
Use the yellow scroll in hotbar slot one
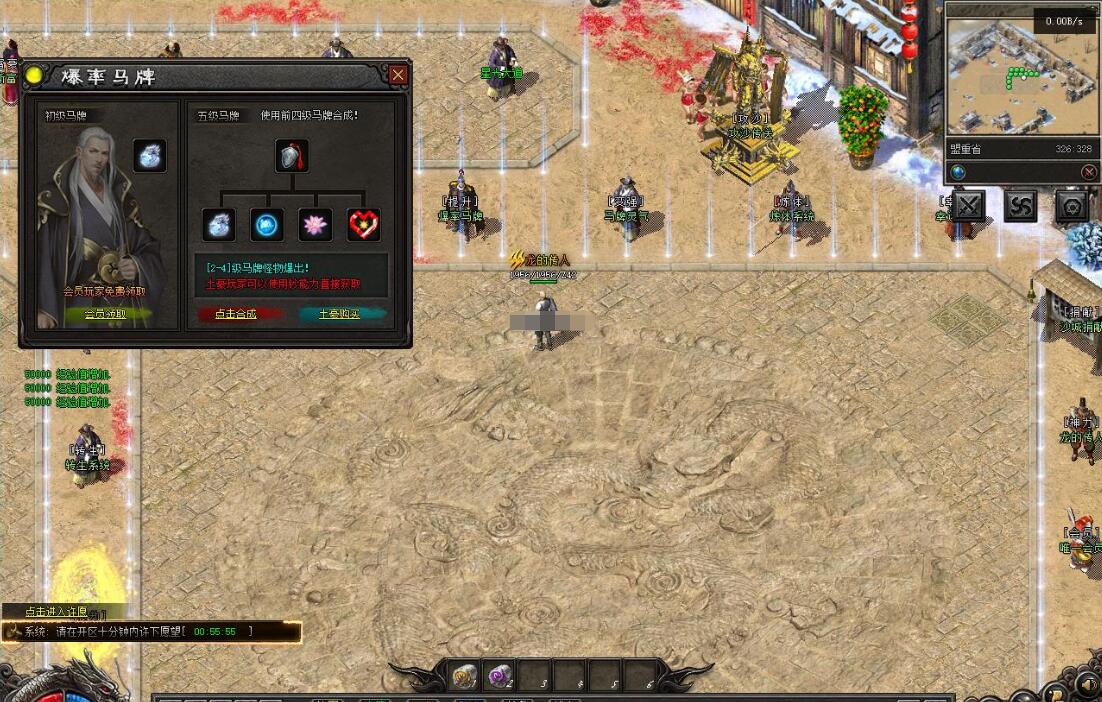pos(464,677)
